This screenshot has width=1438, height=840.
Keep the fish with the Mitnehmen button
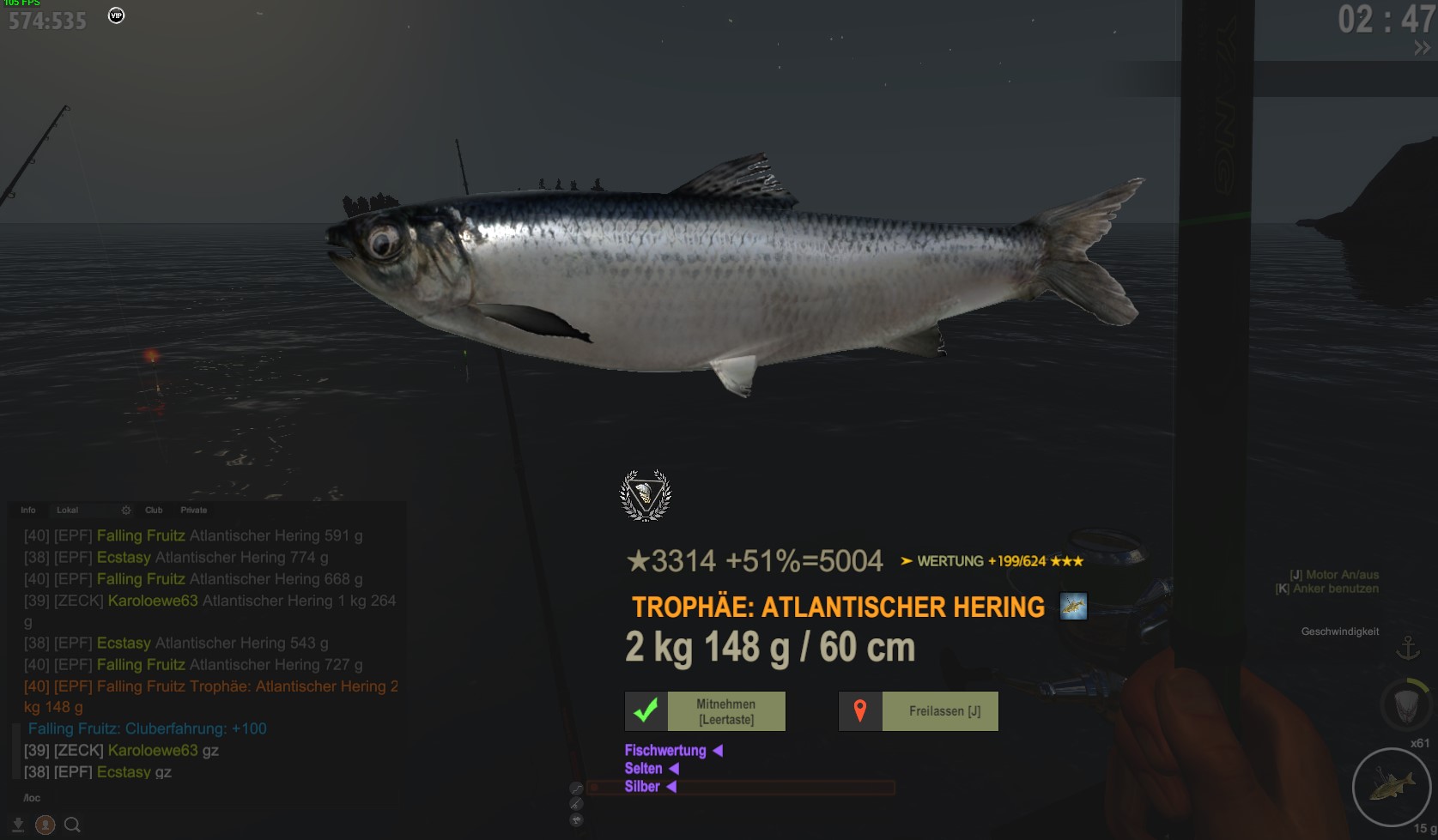pyautogui.click(x=705, y=711)
